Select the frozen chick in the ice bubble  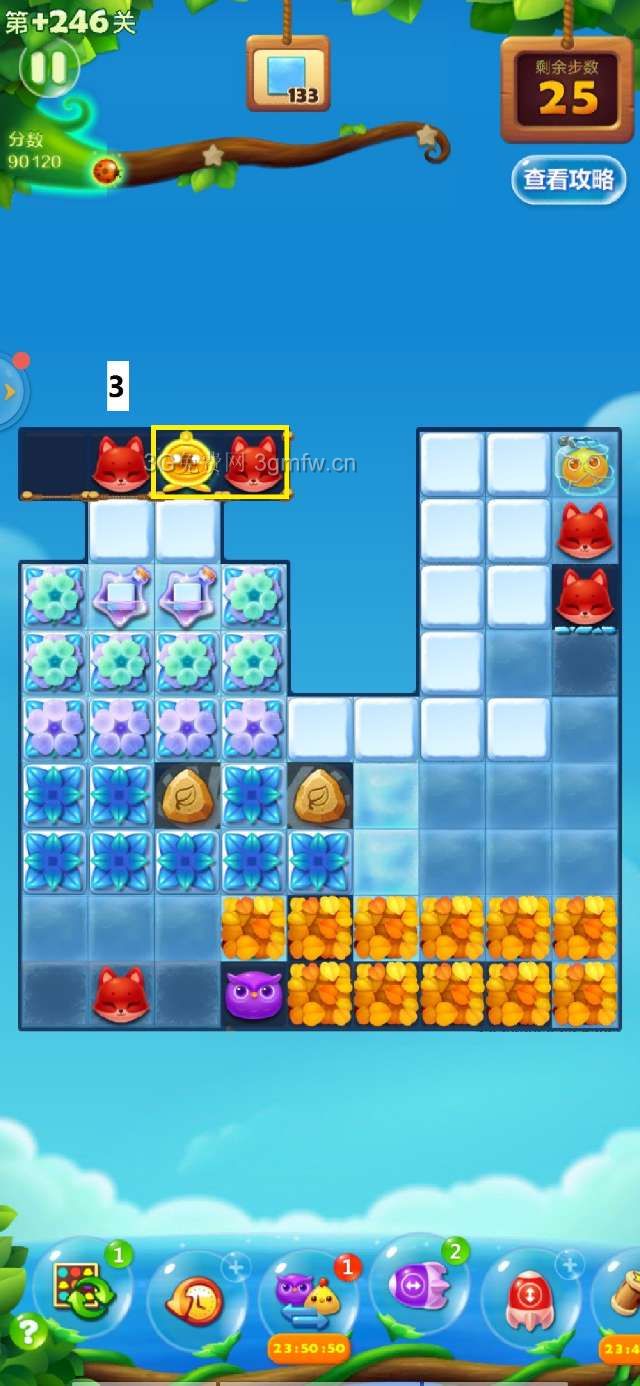(585, 464)
